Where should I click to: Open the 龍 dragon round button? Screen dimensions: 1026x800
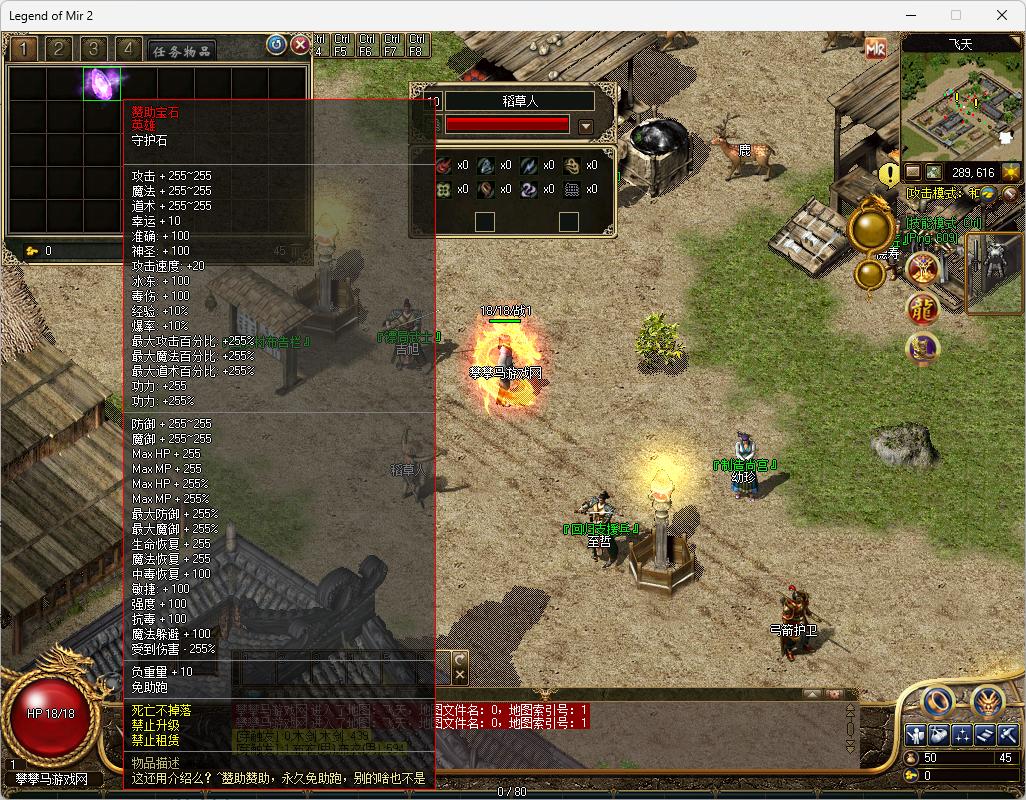tap(922, 309)
